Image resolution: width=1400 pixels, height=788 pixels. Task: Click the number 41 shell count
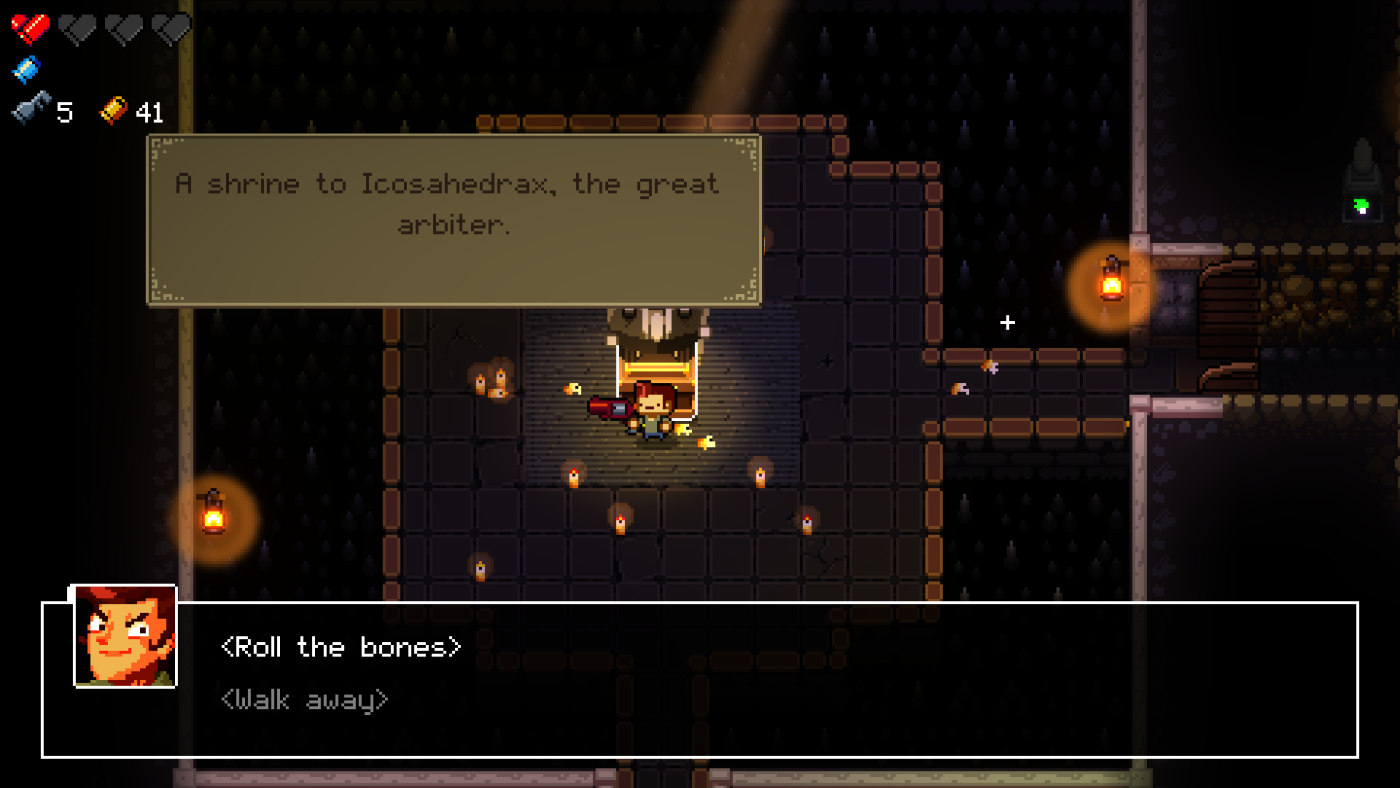148,112
